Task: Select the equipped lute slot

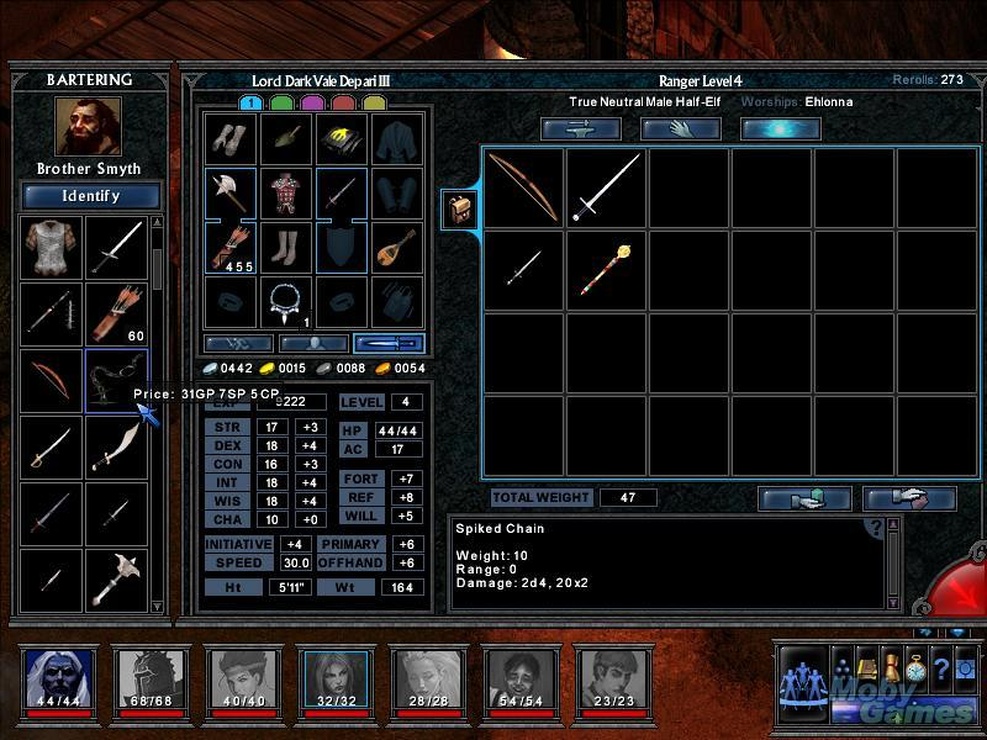Action: 397,248
